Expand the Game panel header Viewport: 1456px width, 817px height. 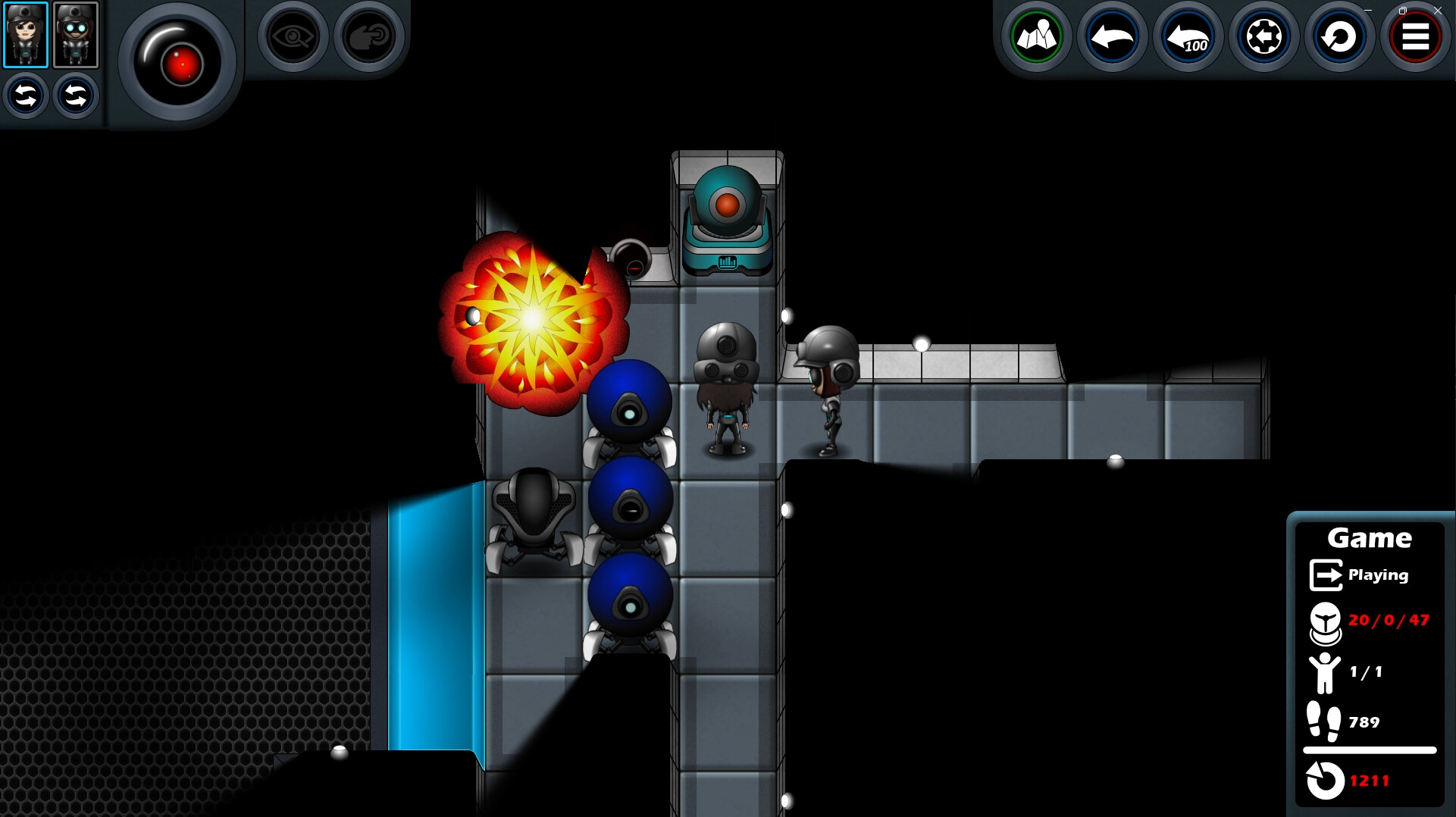pyautogui.click(x=1370, y=538)
